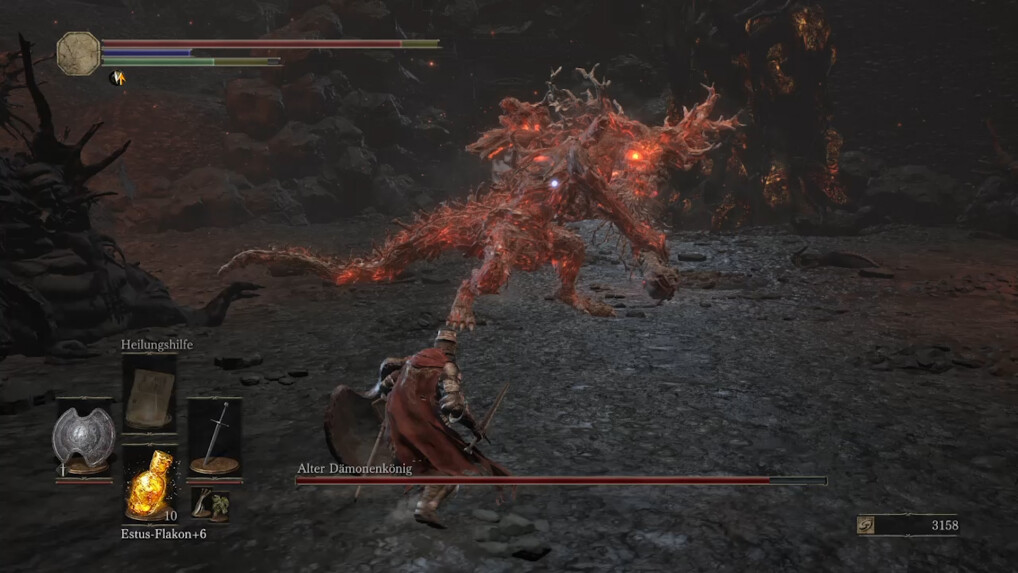Click the octagonal covenant emblem
The image size is (1018, 573).
pyautogui.click(x=78, y=53)
